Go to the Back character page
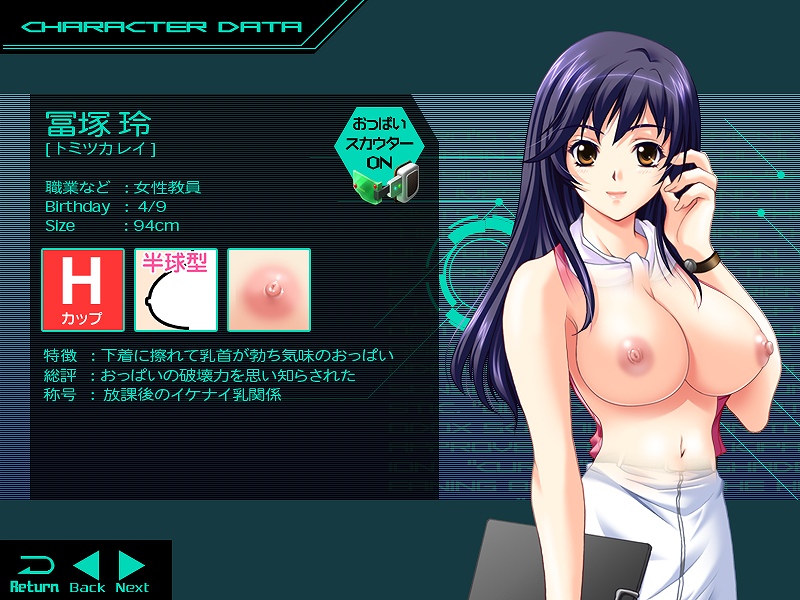Screen dimensions: 800x600 tap(87, 572)
